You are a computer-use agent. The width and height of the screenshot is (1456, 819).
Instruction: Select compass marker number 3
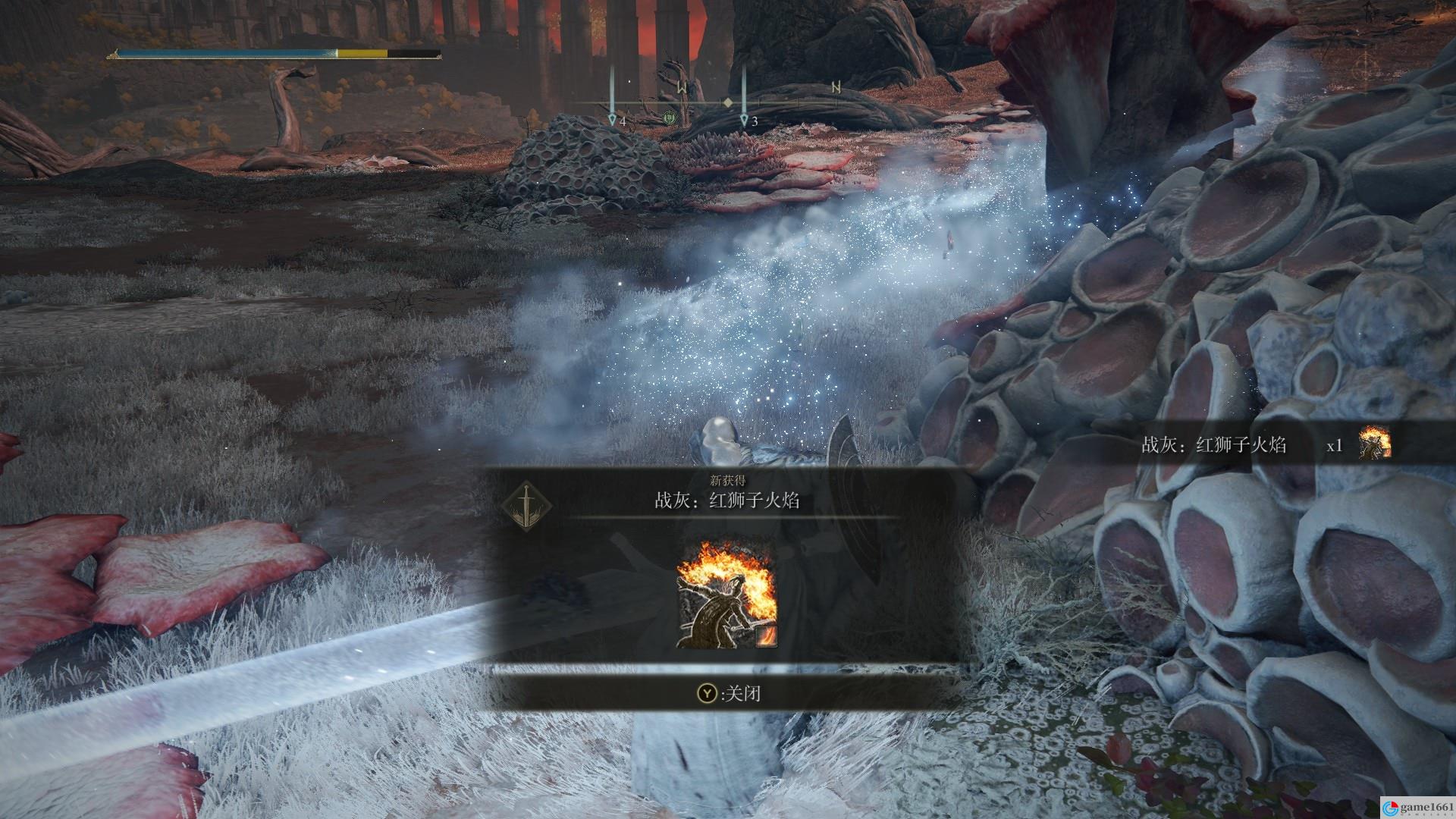tap(745, 119)
